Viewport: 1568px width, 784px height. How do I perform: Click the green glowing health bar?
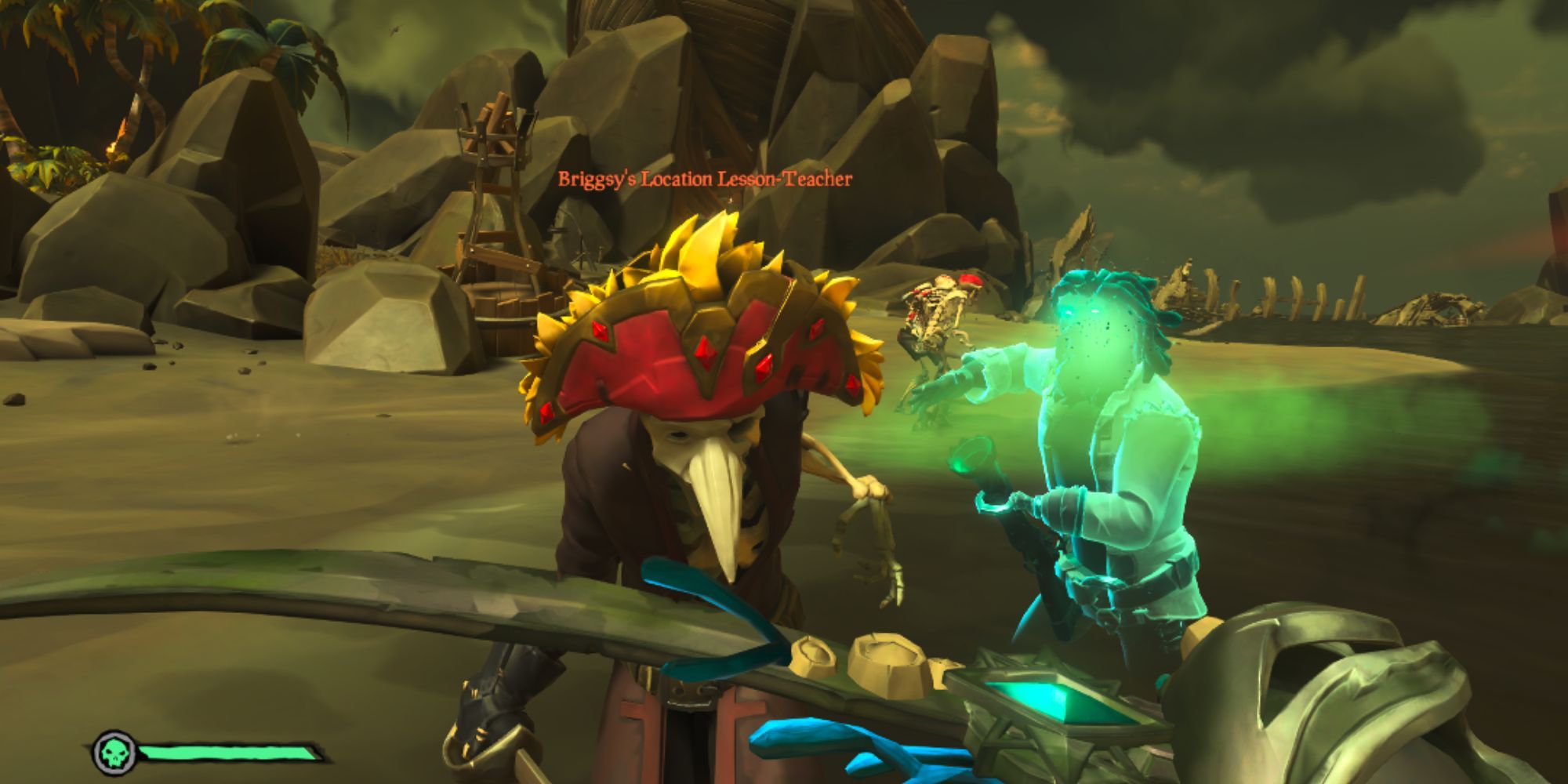227,750
